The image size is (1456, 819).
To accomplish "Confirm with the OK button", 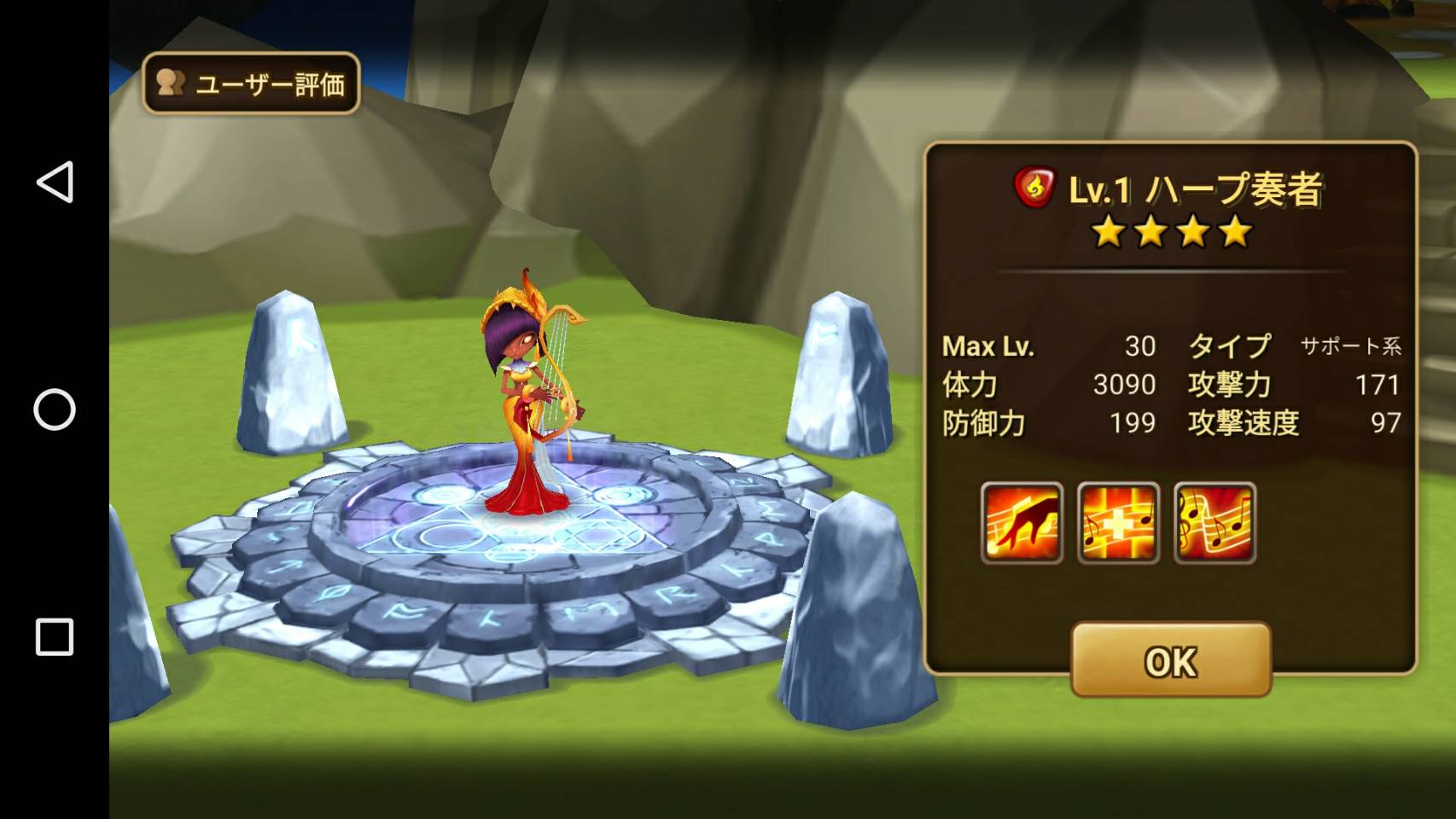I will [1171, 659].
